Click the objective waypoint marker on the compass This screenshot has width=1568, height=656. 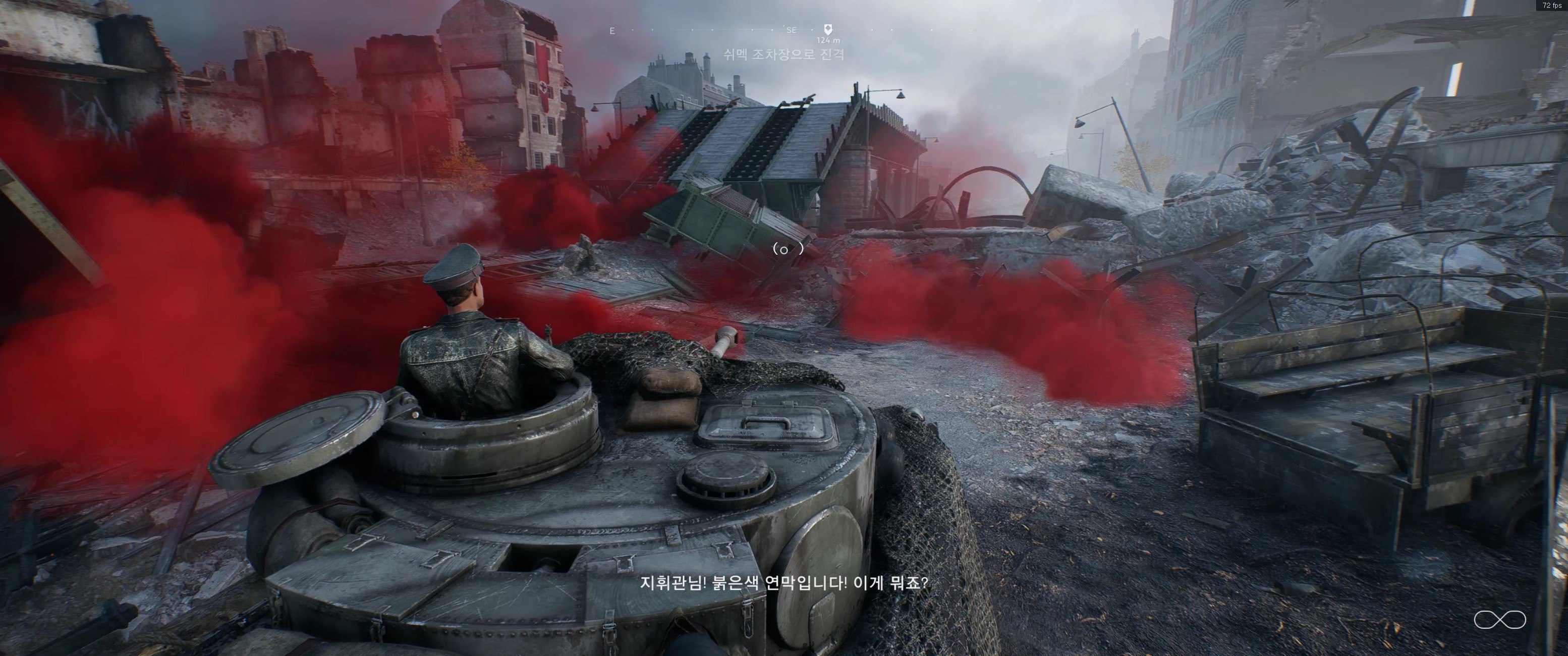[828, 29]
